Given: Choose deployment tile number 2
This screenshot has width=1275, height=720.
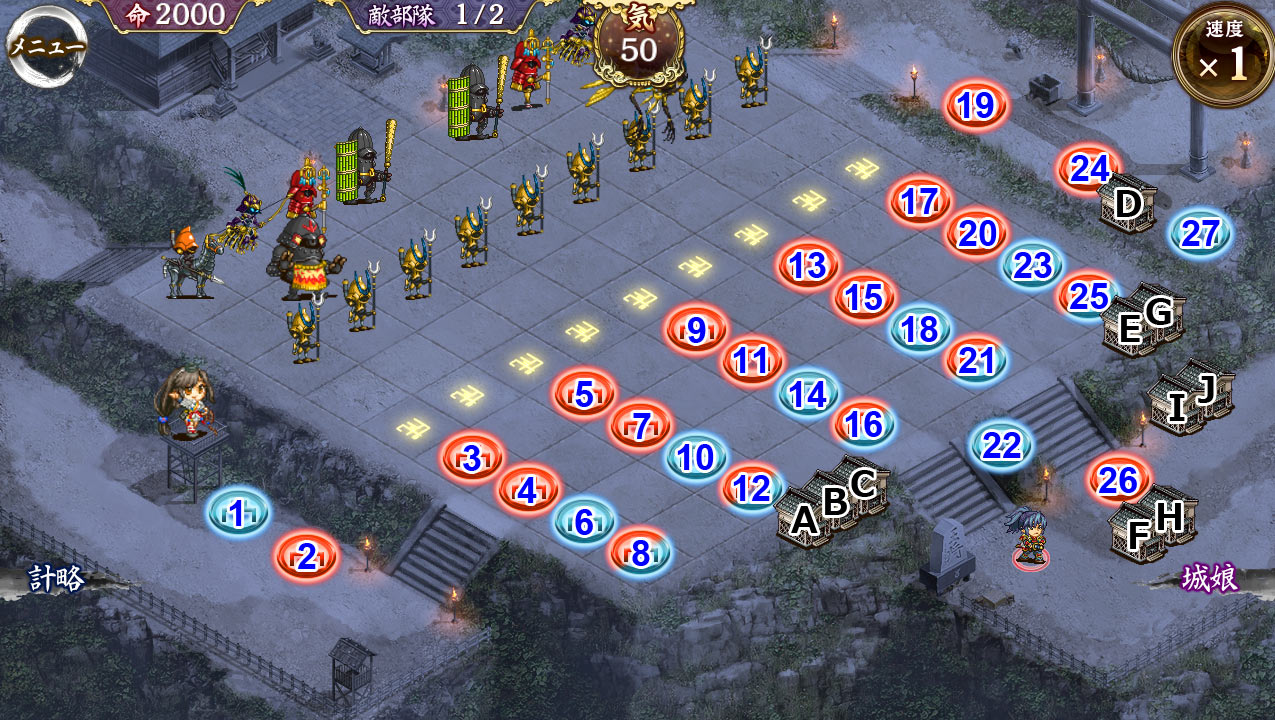Looking at the screenshot, I should point(307,557).
